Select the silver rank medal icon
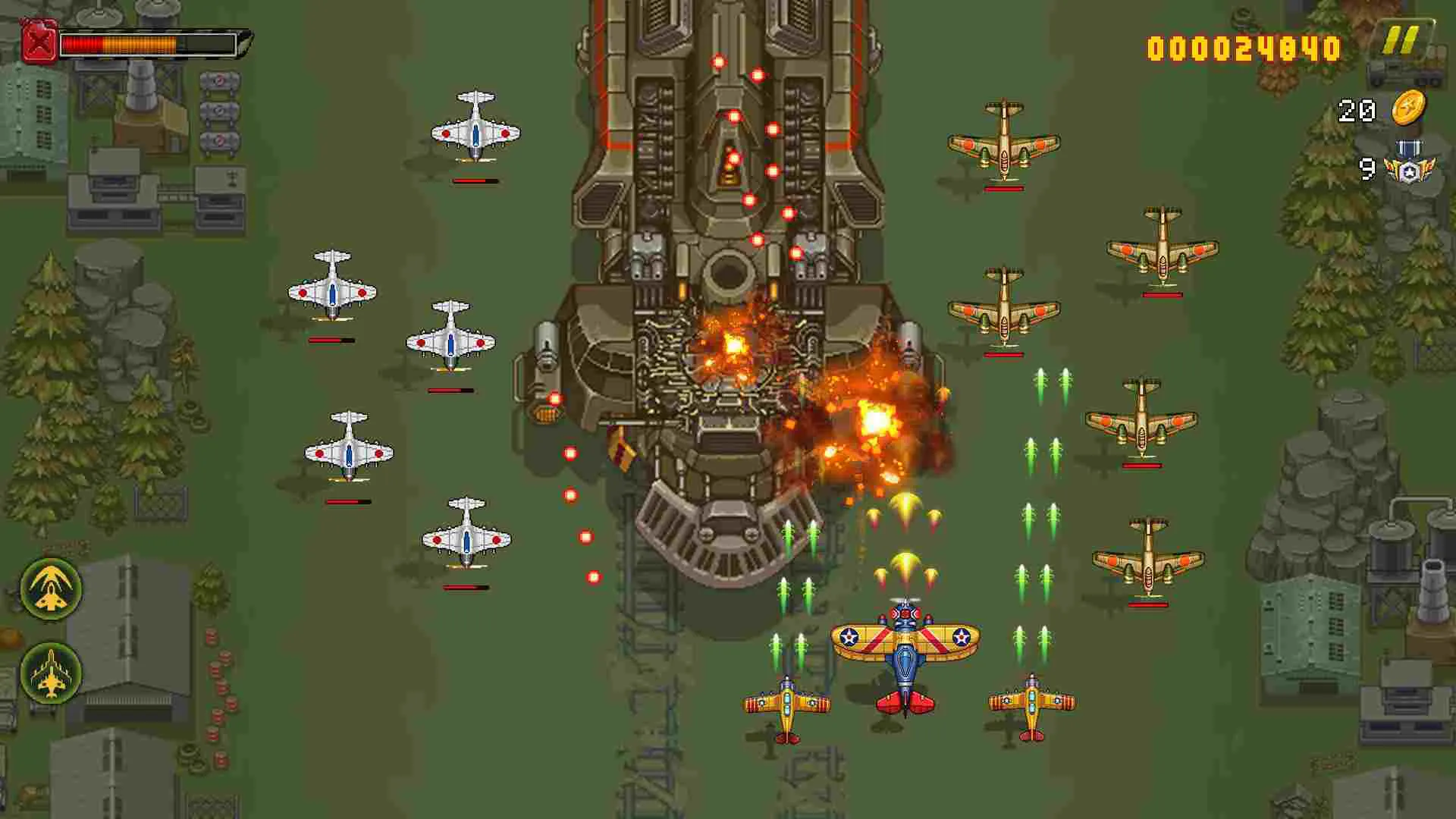This screenshot has width=1456, height=819. [x=1412, y=171]
